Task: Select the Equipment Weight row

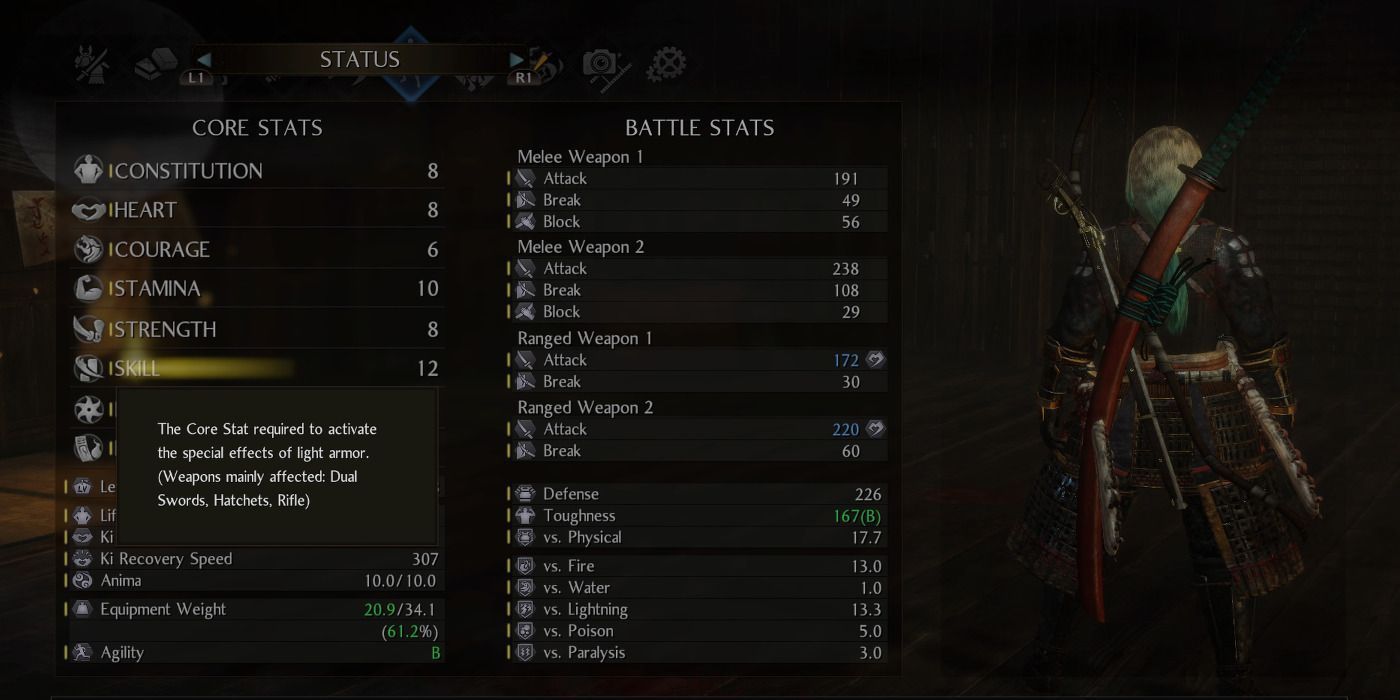Action: click(255, 609)
